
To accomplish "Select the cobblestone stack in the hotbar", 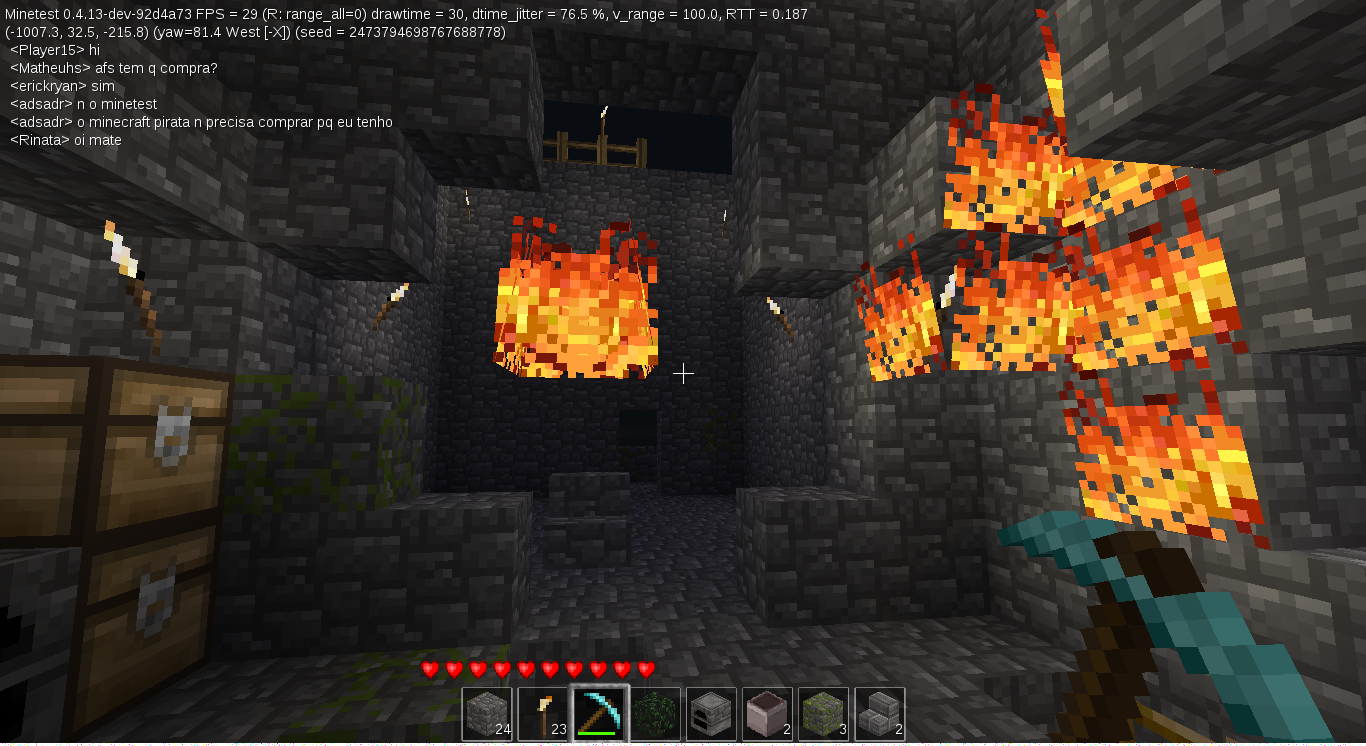I will point(487,711).
